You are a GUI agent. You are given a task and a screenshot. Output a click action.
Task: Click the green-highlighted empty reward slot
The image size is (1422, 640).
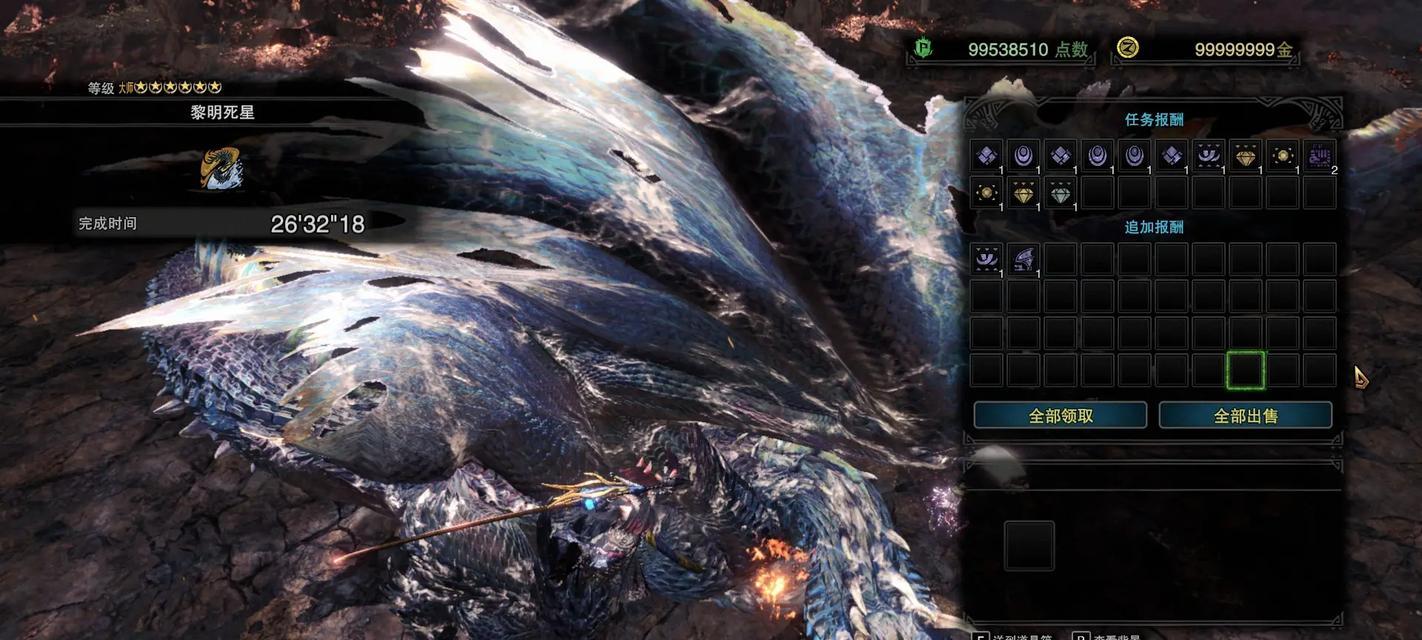click(x=1245, y=370)
